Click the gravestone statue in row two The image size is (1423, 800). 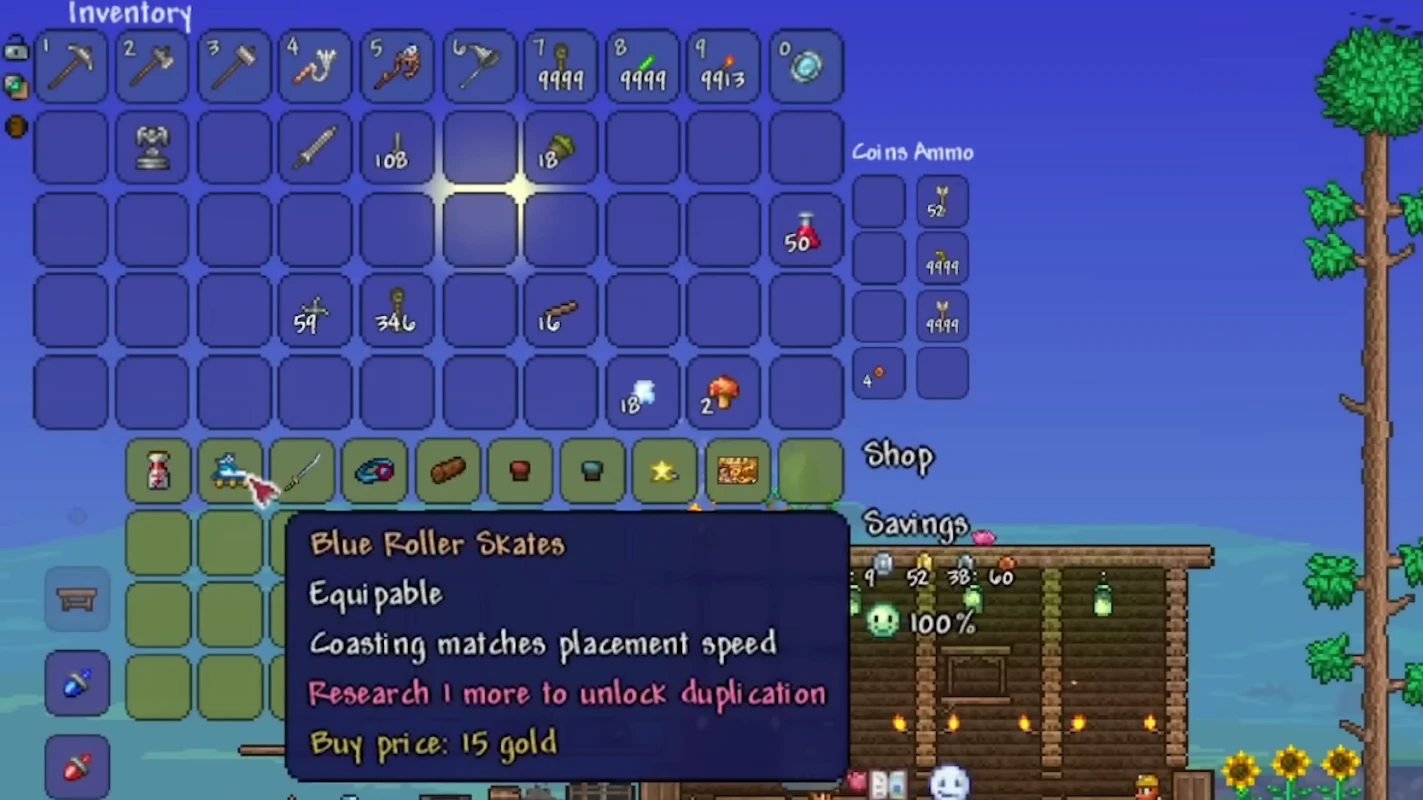(x=152, y=147)
